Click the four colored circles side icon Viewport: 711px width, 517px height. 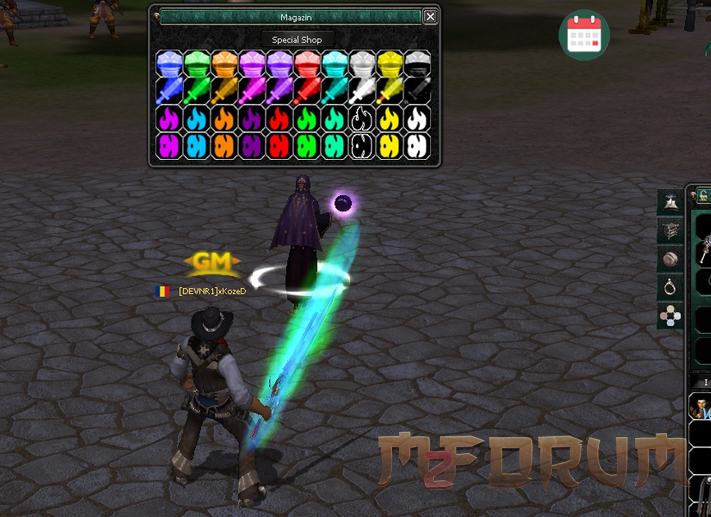coord(670,316)
